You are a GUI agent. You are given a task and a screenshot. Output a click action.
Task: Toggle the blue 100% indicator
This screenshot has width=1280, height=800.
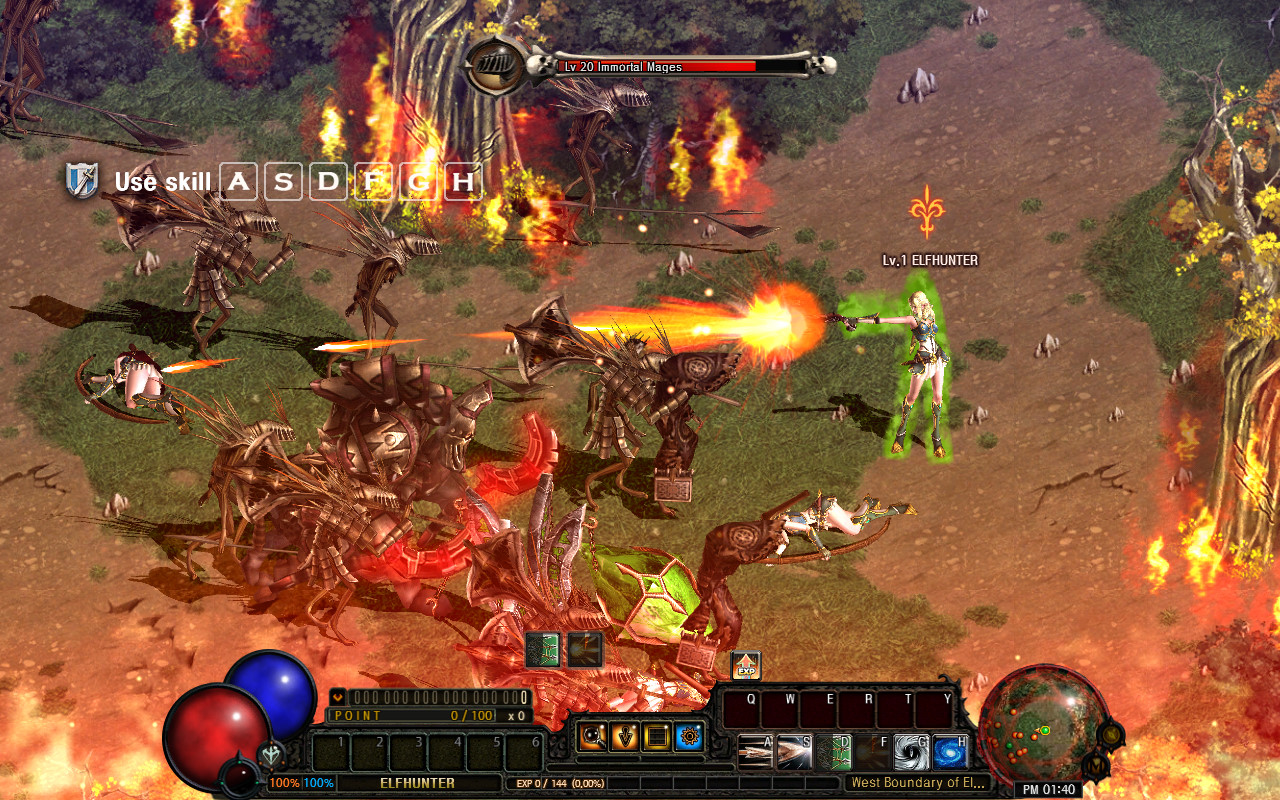pyautogui.click(x=319, y=782)
